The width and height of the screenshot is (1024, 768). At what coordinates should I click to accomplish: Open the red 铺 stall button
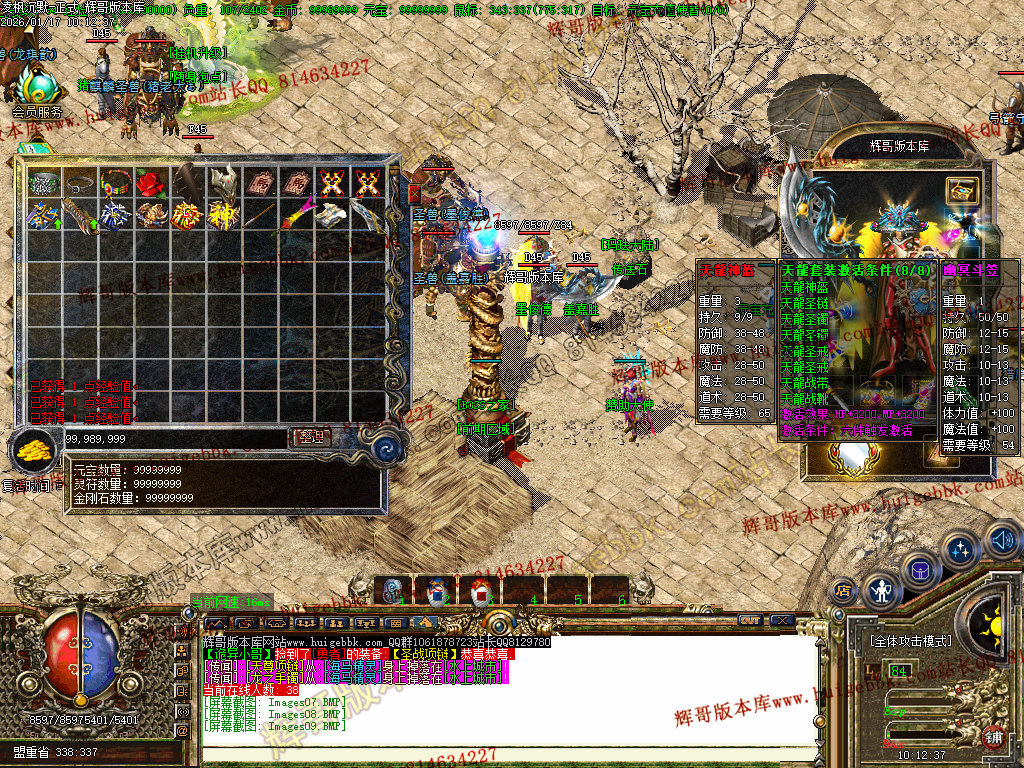[992, 738]
